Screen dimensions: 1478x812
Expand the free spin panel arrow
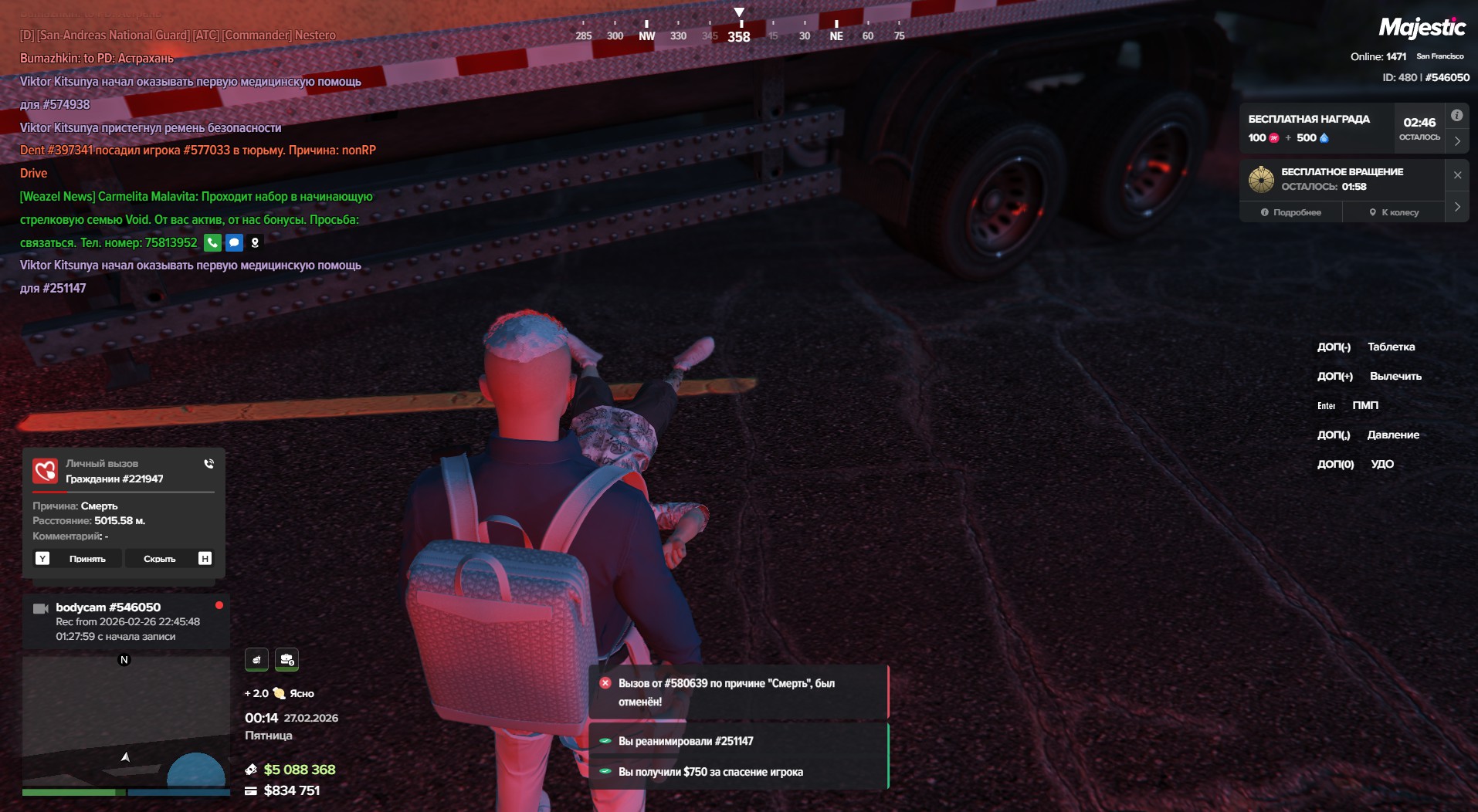point(1456,207)
